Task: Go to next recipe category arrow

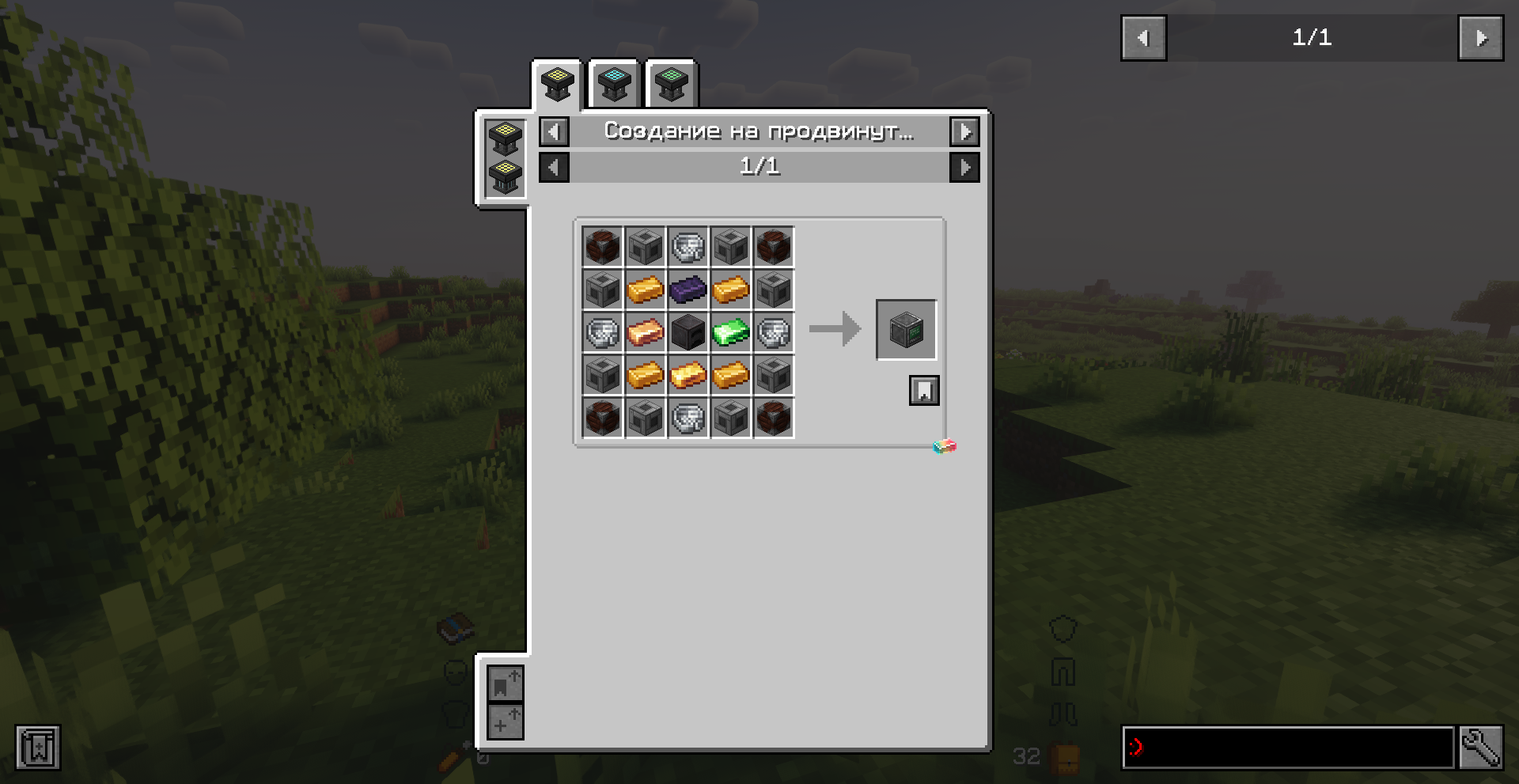Action: click(964, 131)
